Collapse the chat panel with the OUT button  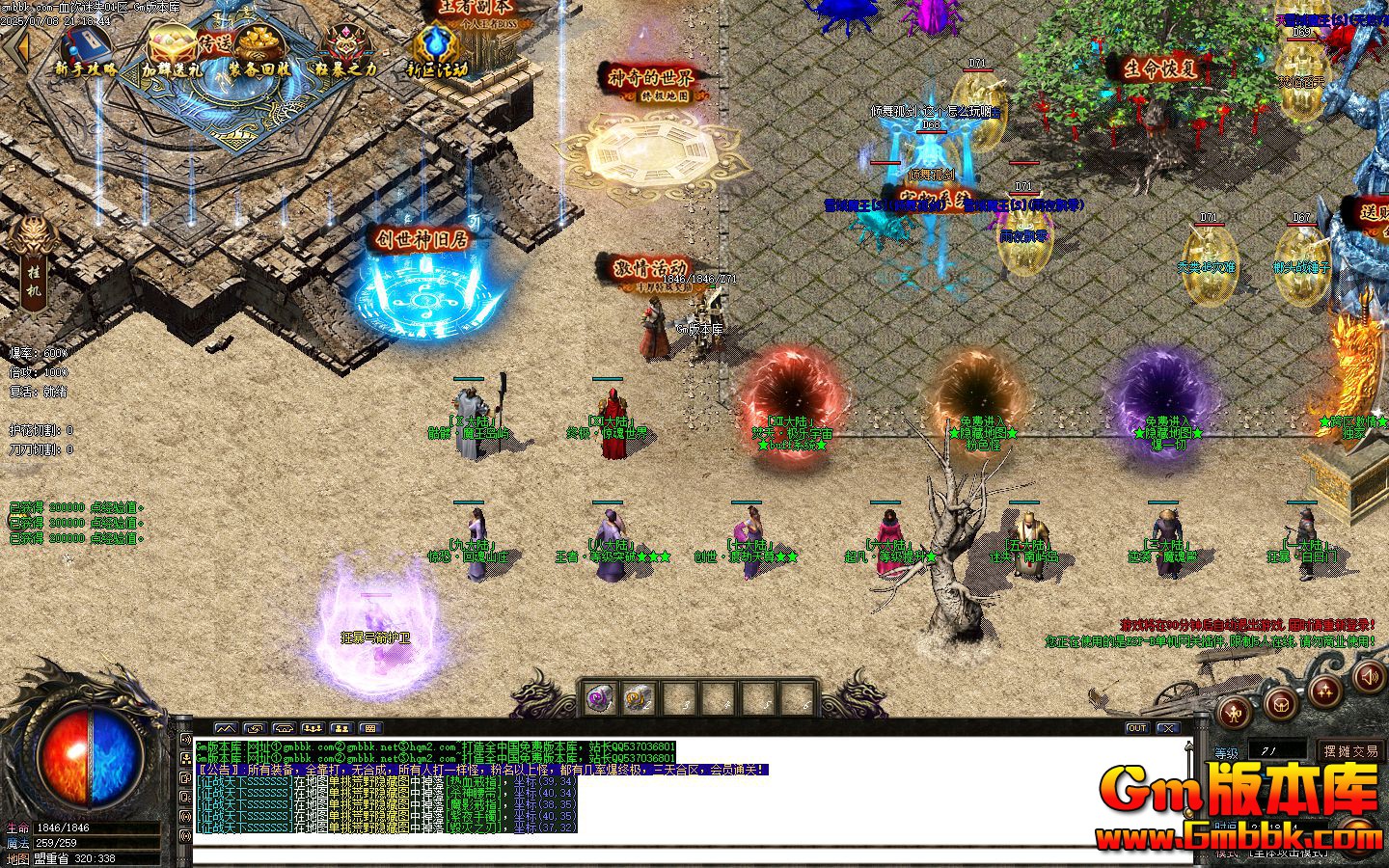tap(1138, 729)
